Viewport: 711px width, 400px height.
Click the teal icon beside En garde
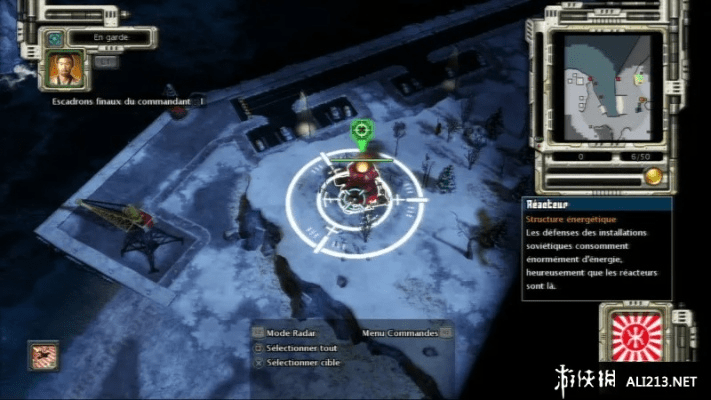click(x=53, y=38)
